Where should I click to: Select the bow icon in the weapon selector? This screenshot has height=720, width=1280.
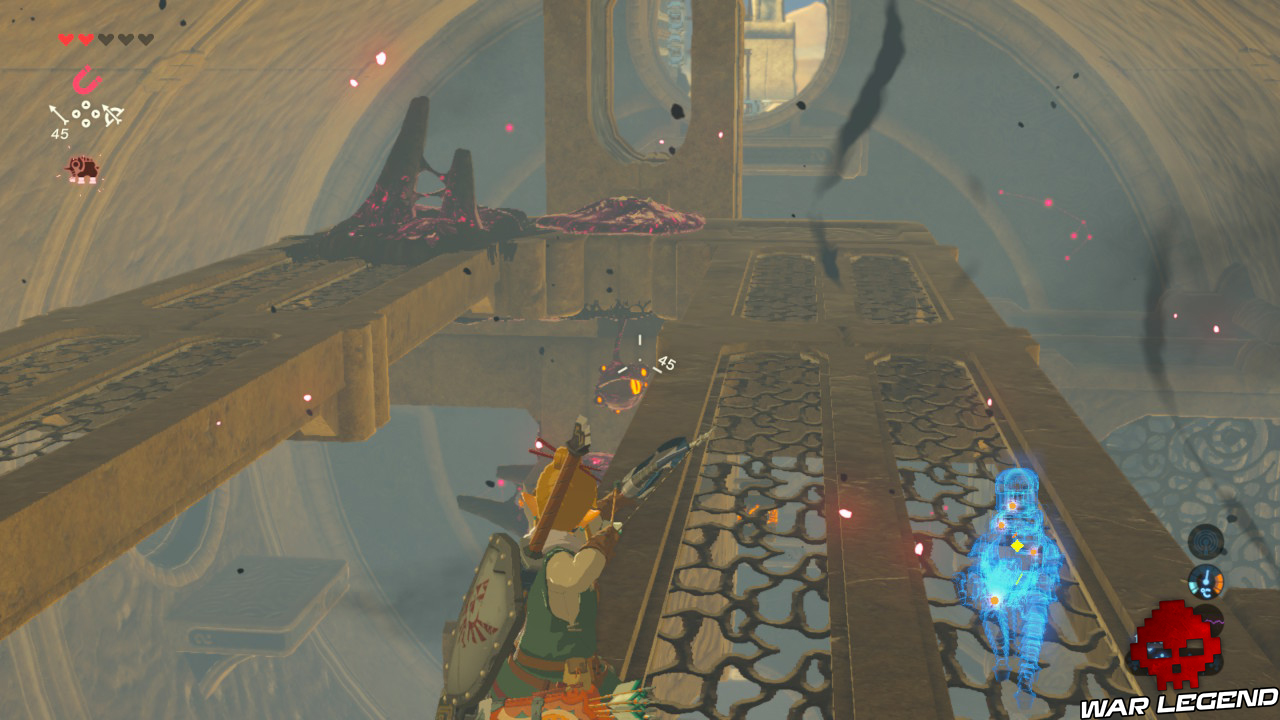[x=112, y=115]
